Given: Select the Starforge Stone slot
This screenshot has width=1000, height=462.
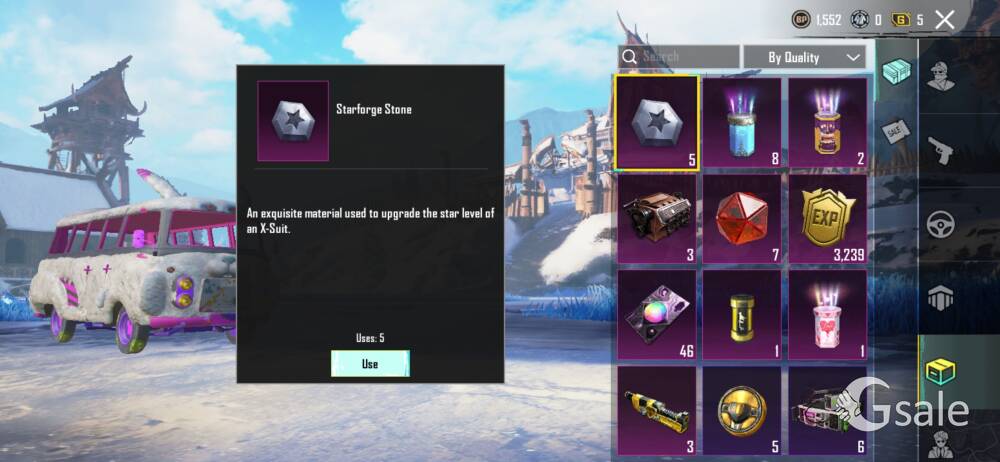Looking at the screenshot, I should (x=656, y=122).
